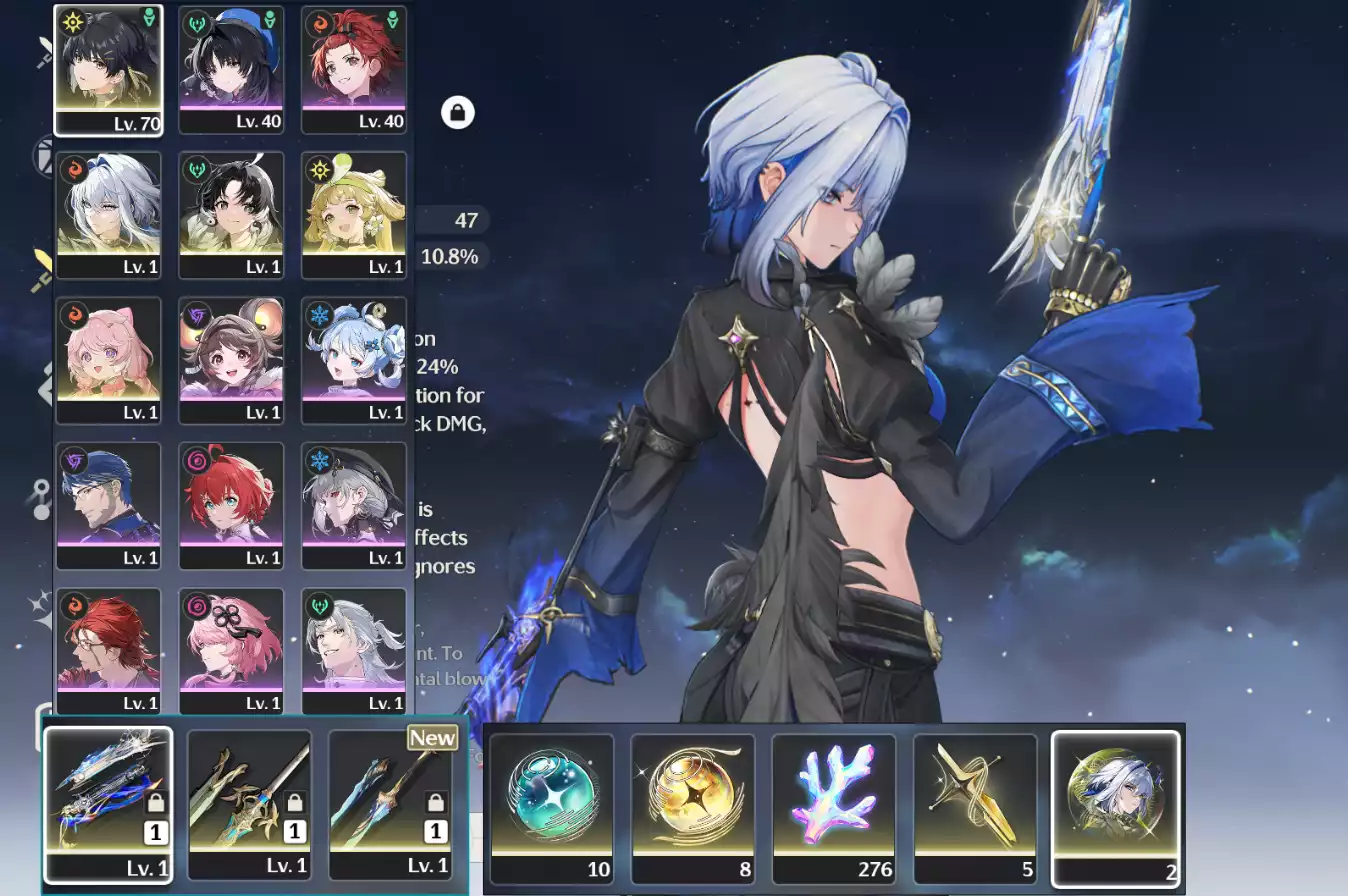Viewport: 1348px width, 896px height.
Task: Pick the golden orb material with 8
Action: pyautogui.click(x=693, y=808)
